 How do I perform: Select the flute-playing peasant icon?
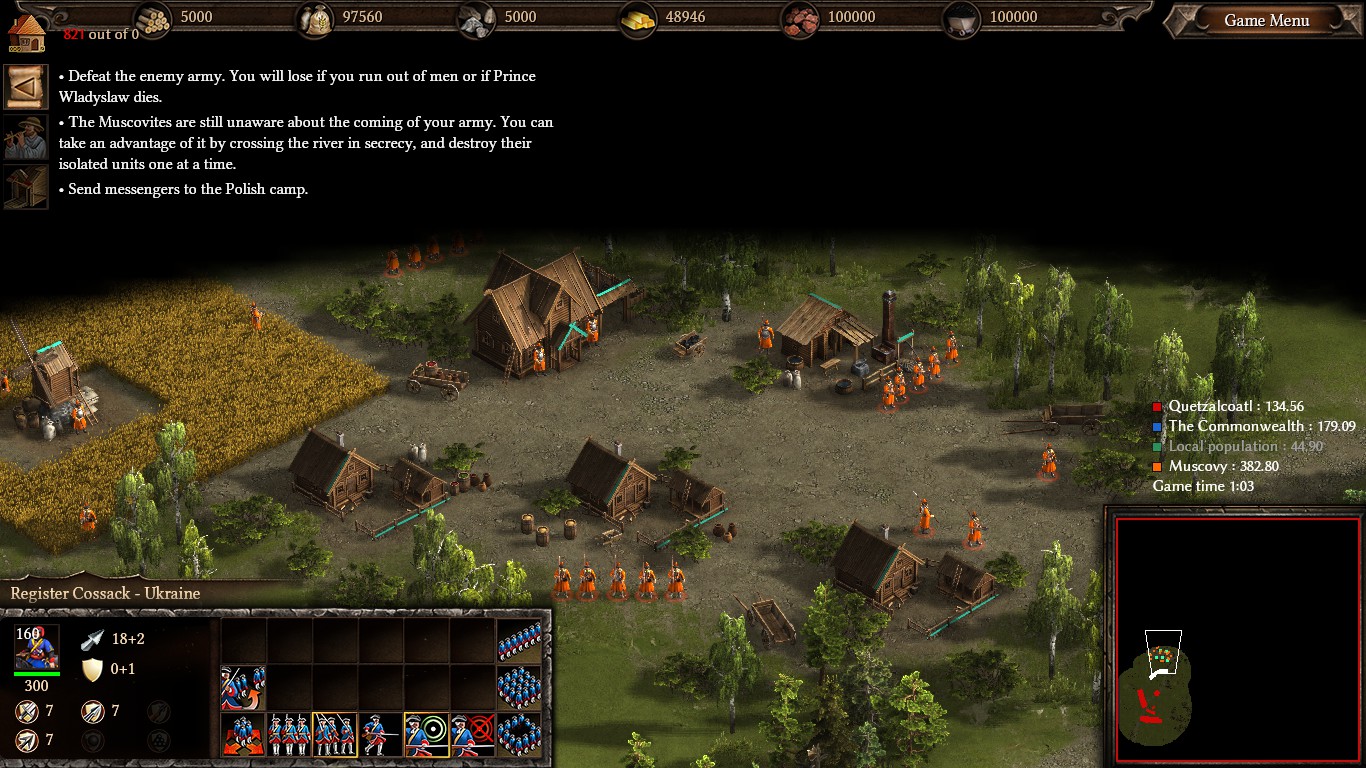pyautogui.click(x=25, y=137)
